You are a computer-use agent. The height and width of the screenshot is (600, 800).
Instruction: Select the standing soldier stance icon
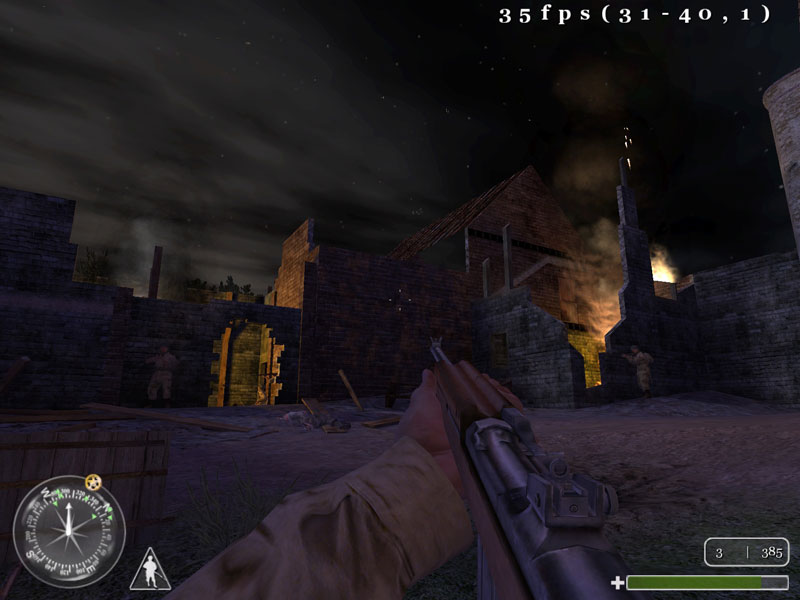(150, 571)
